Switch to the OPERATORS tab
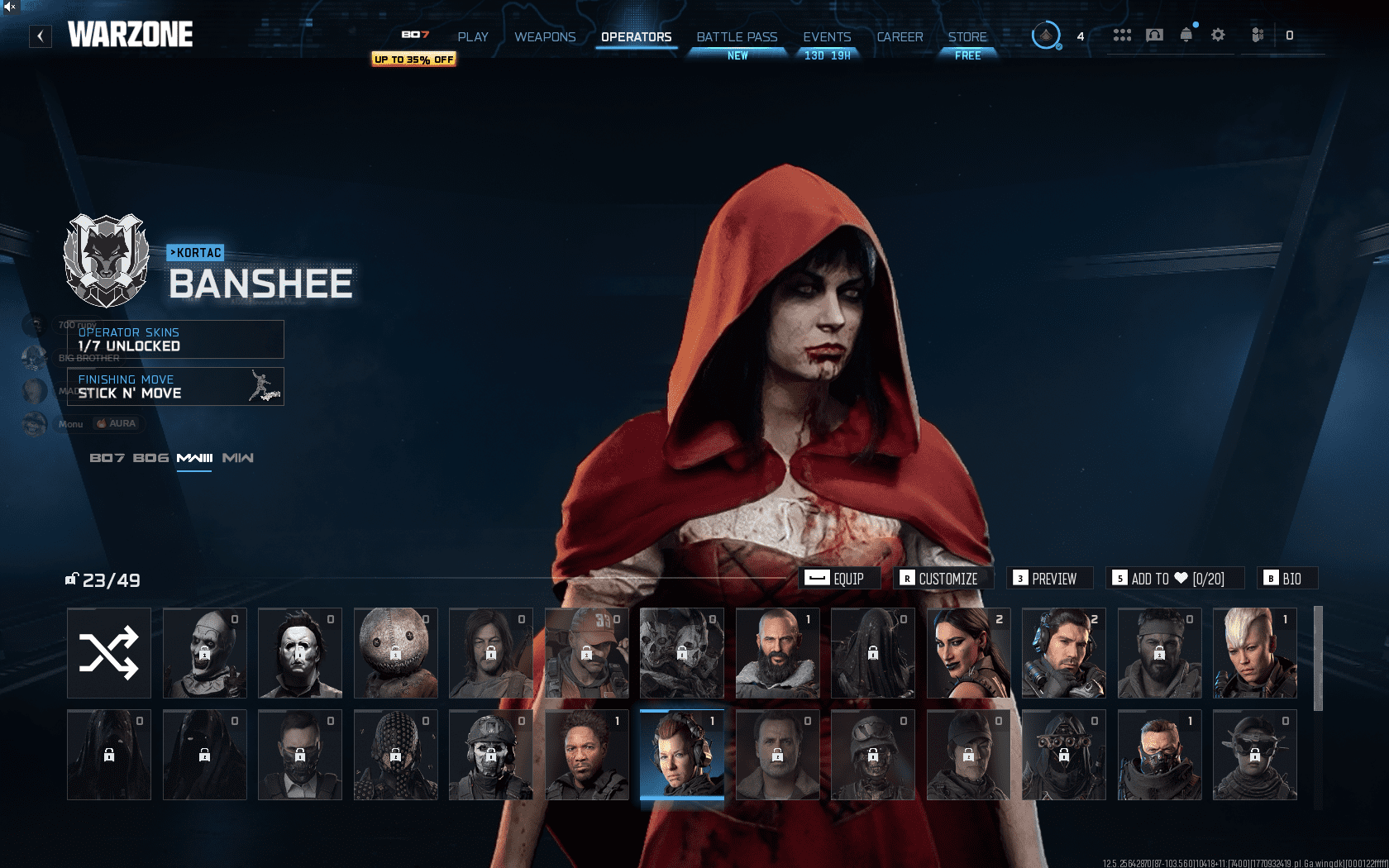The width and height of the screenshot is (1389, 868). (x=636, y=36)
